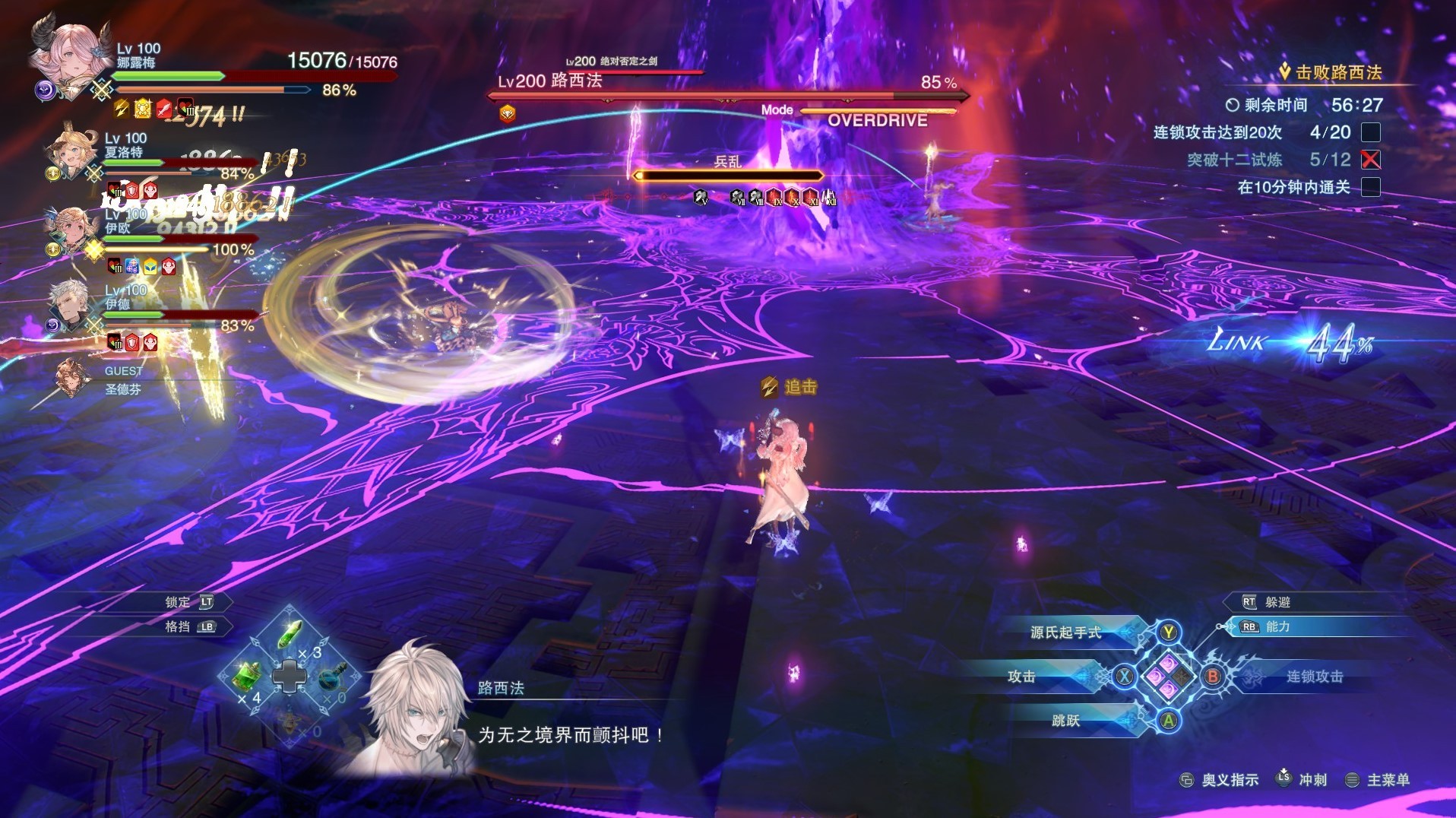Click the yellow 兵乱 stun gauge
The image size is (1456, 818).
728,175
